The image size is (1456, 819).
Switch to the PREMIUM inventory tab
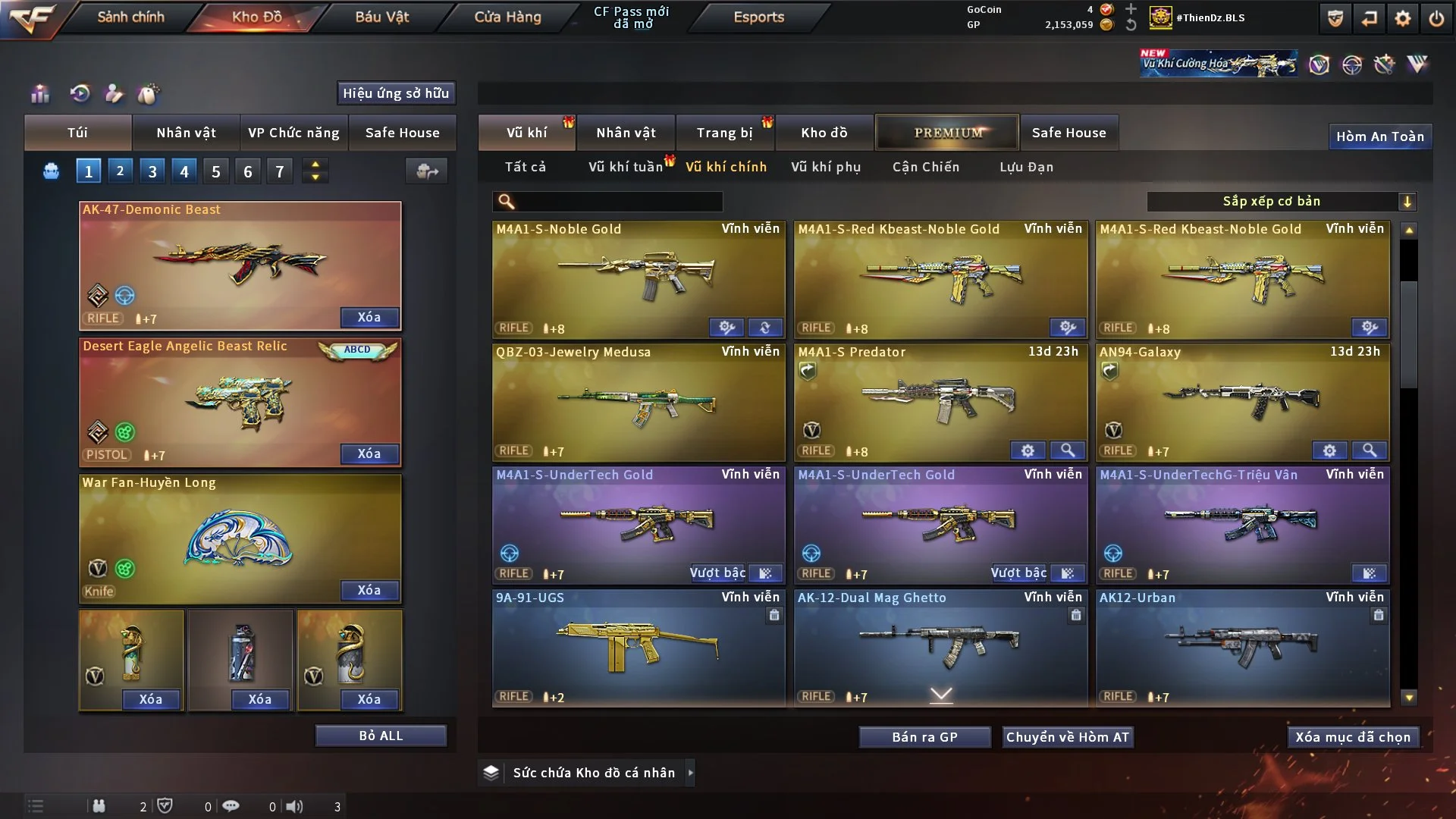(947, 133)
